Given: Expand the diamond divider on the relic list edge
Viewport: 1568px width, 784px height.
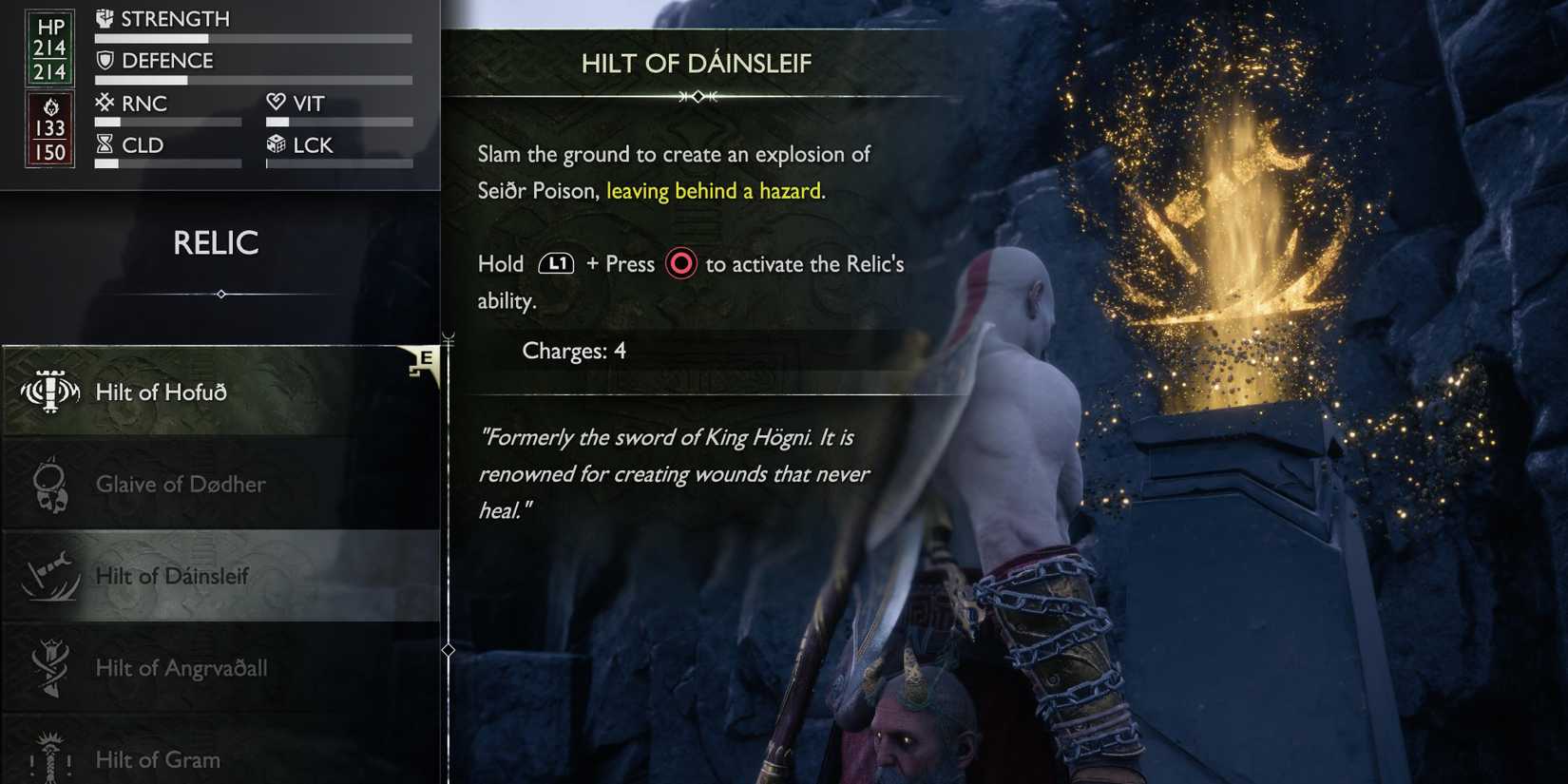Looking at the screenshot, I should tap(447, 649).
